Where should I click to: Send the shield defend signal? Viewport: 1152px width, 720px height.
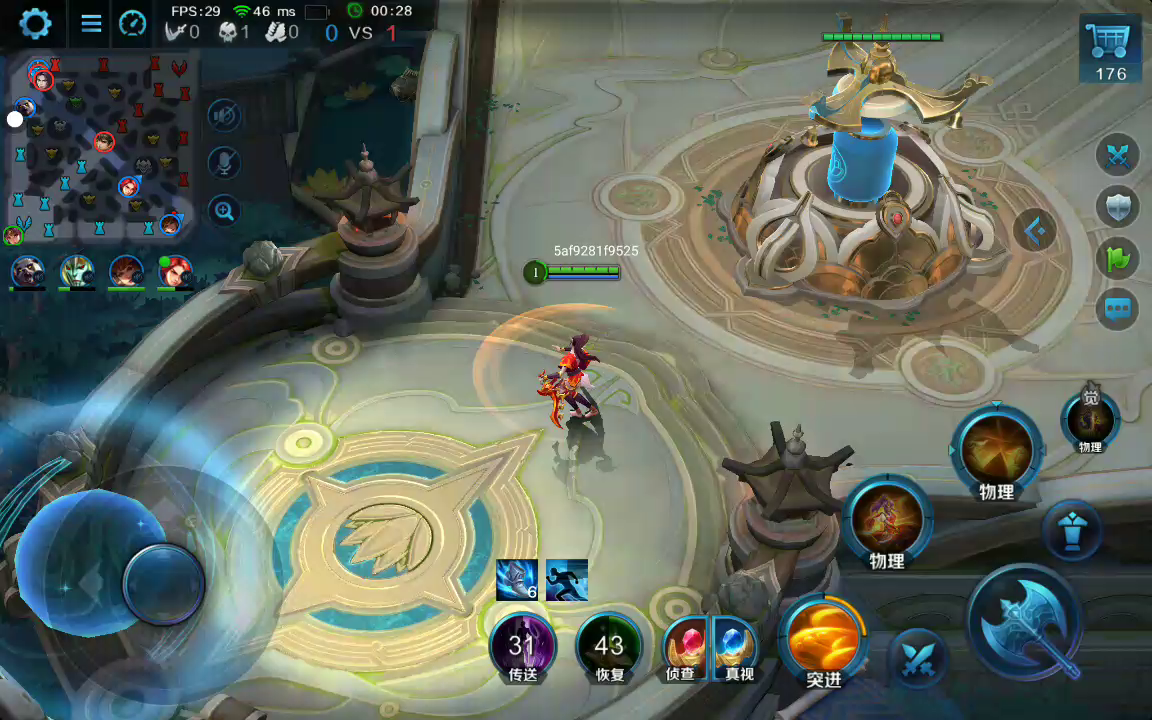[1118, 207]
